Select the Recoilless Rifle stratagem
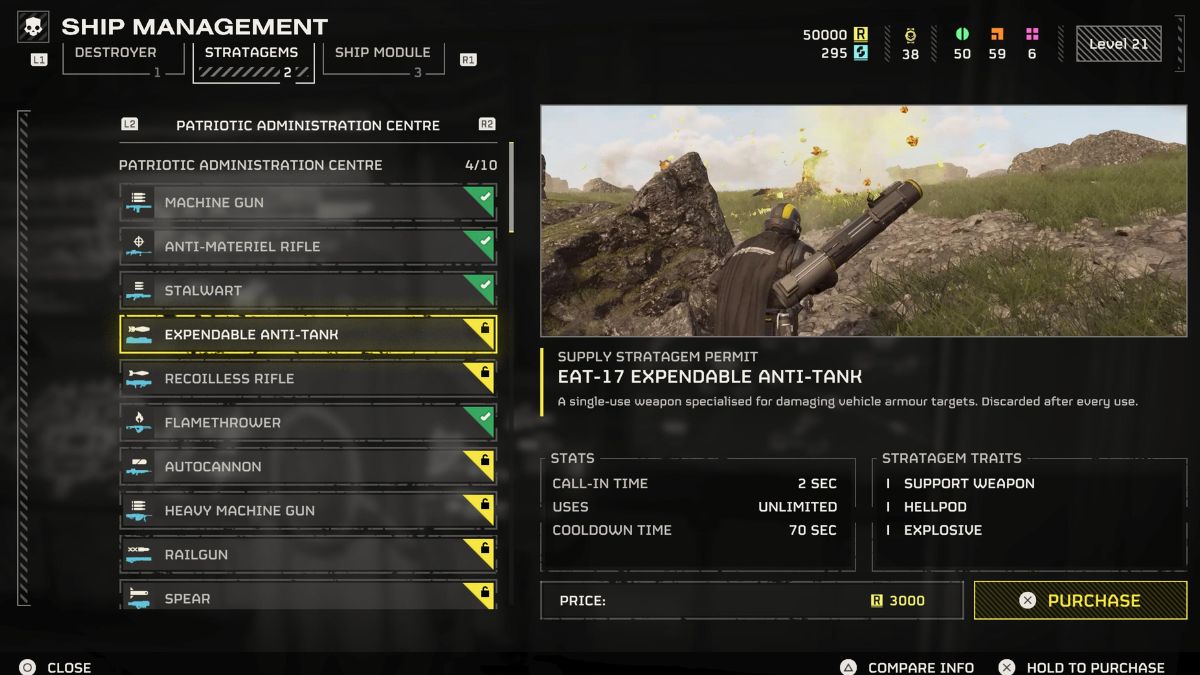Screen dimensions: 1200x675 [307, 379]
